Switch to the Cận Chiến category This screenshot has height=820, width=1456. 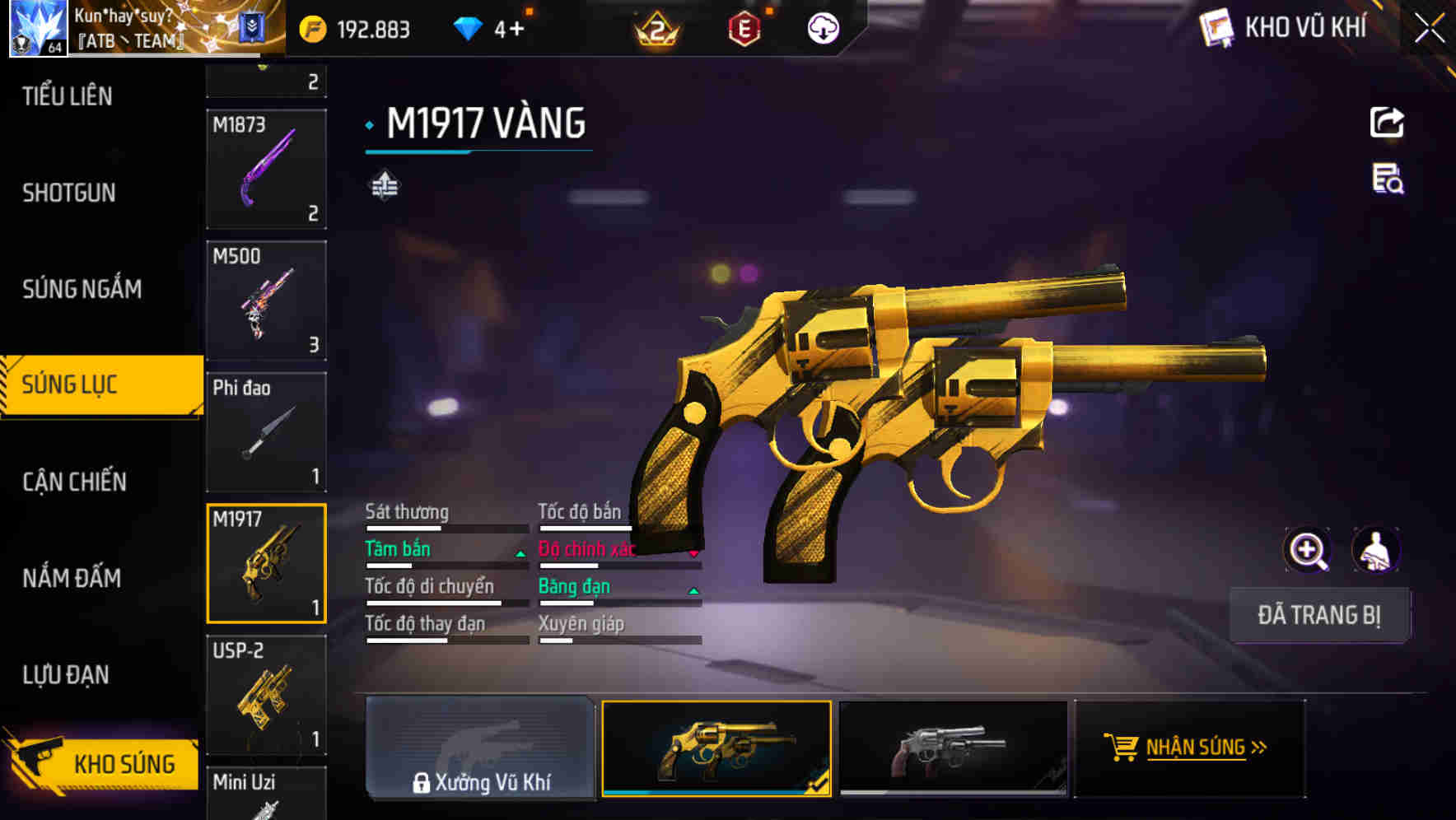point(74,482)
